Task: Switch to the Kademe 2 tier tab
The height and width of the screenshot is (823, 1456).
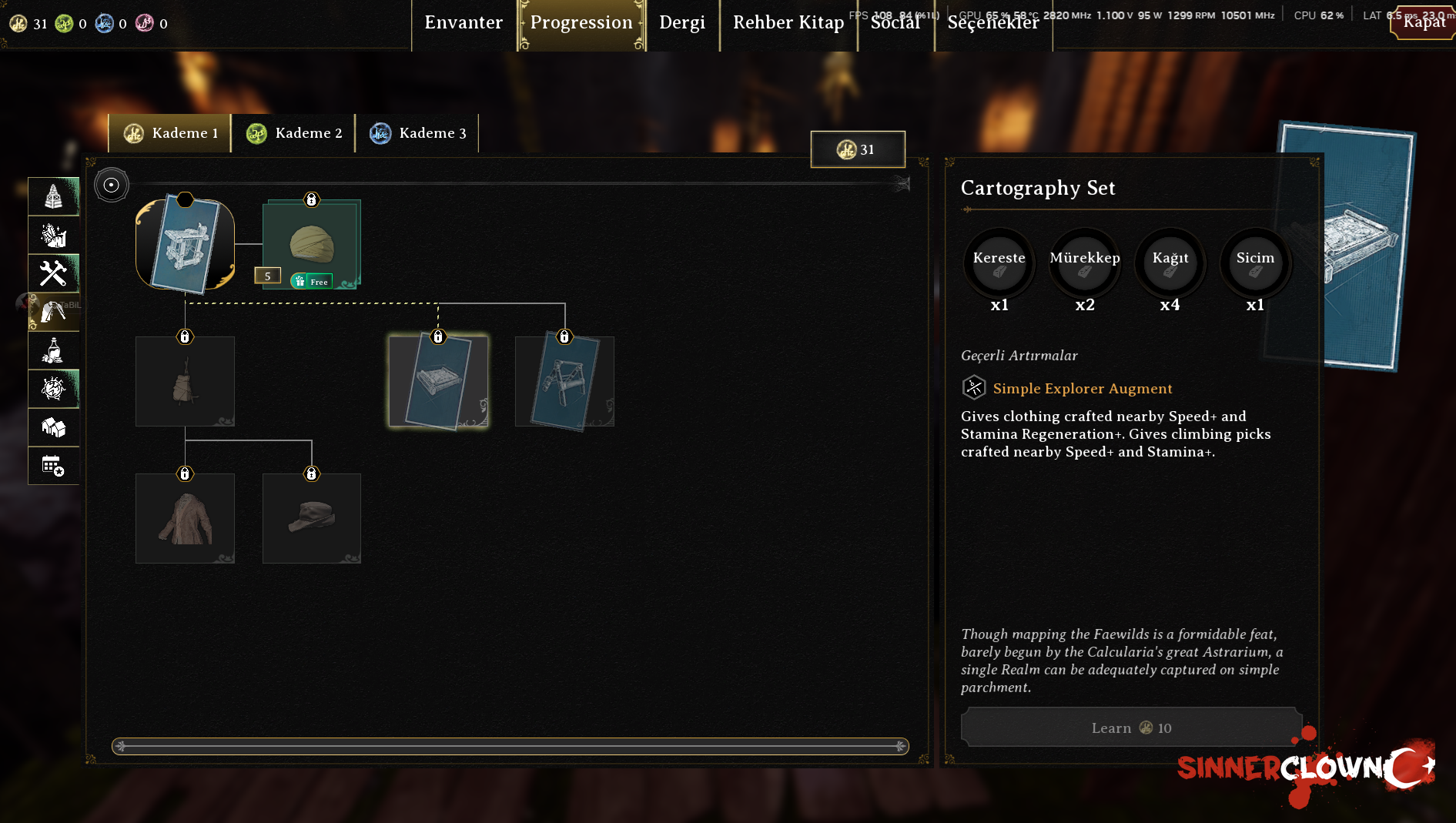Action: click(294, 133)
